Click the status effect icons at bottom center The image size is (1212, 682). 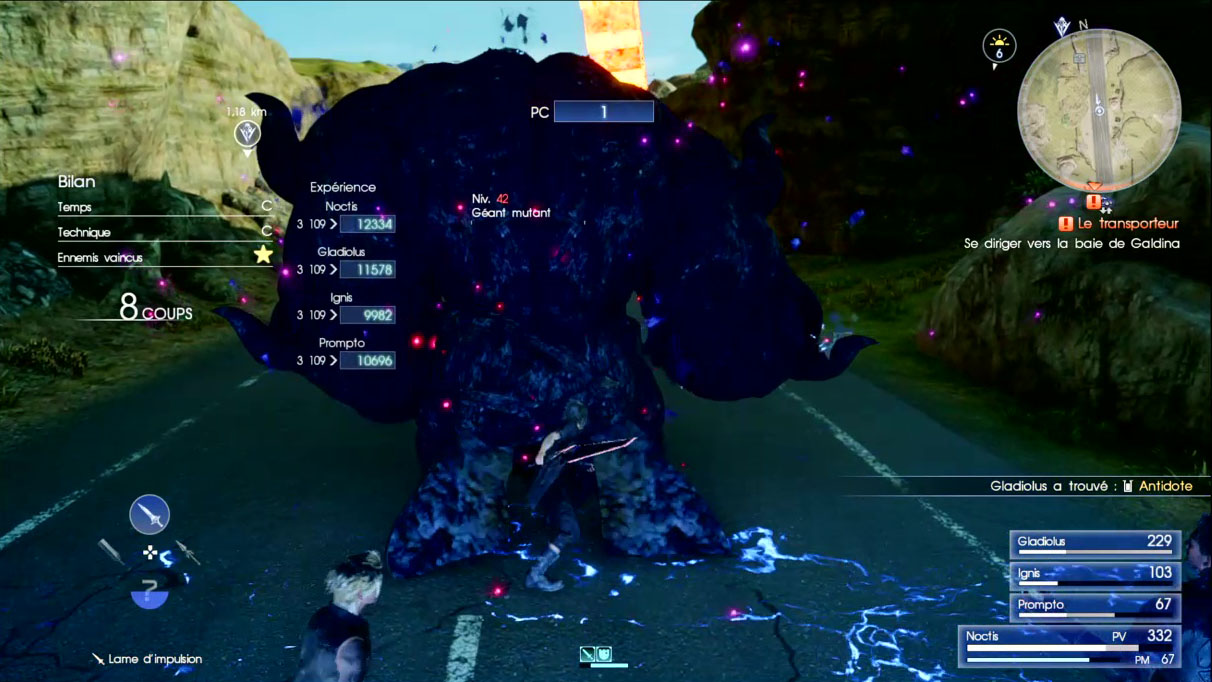(595, 655)
